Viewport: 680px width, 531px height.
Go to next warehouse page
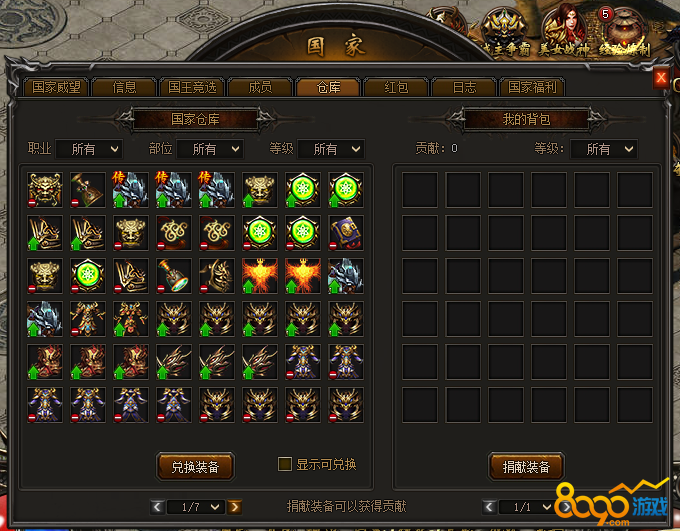pyautogui.click(x=234, y=507)
